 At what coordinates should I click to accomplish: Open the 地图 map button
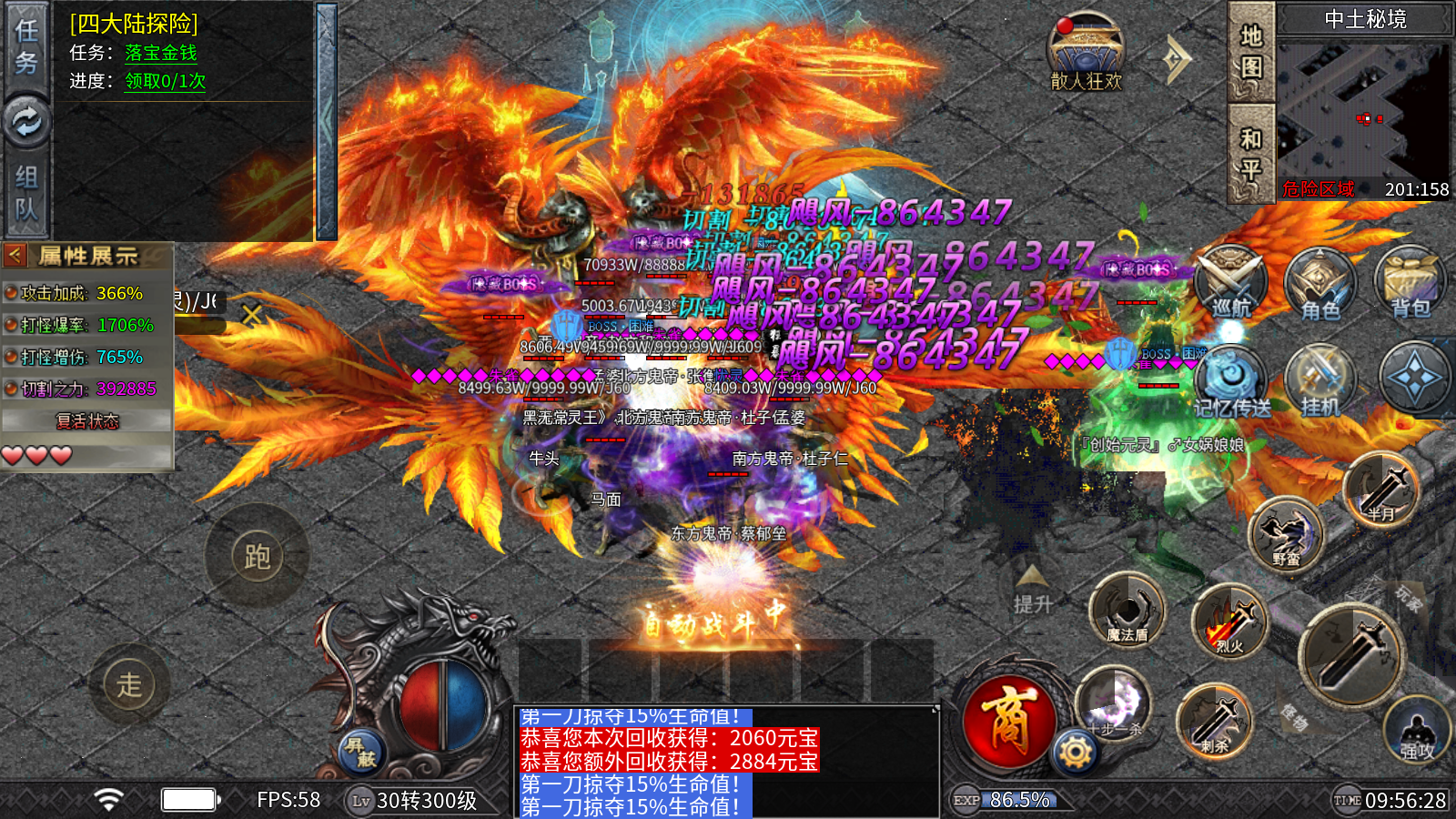[1251, 51]
